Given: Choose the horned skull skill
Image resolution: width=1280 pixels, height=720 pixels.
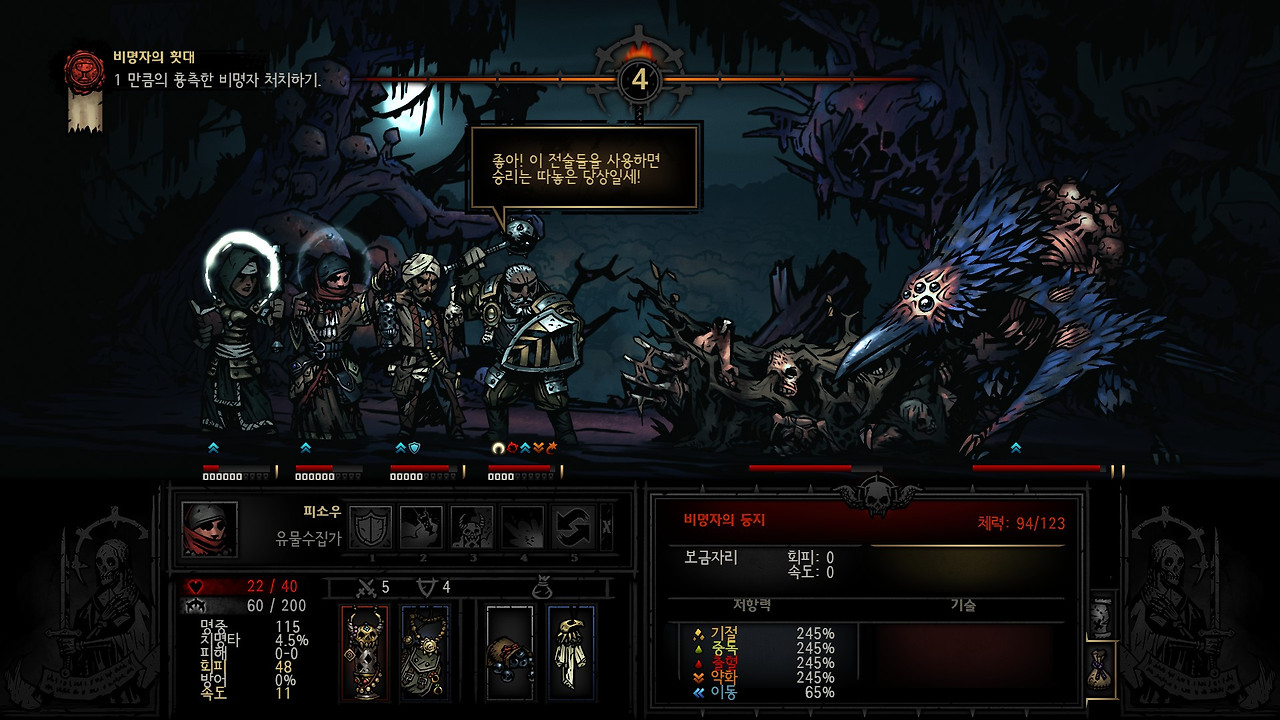Looking at the screenshot, I should [471, 526].
